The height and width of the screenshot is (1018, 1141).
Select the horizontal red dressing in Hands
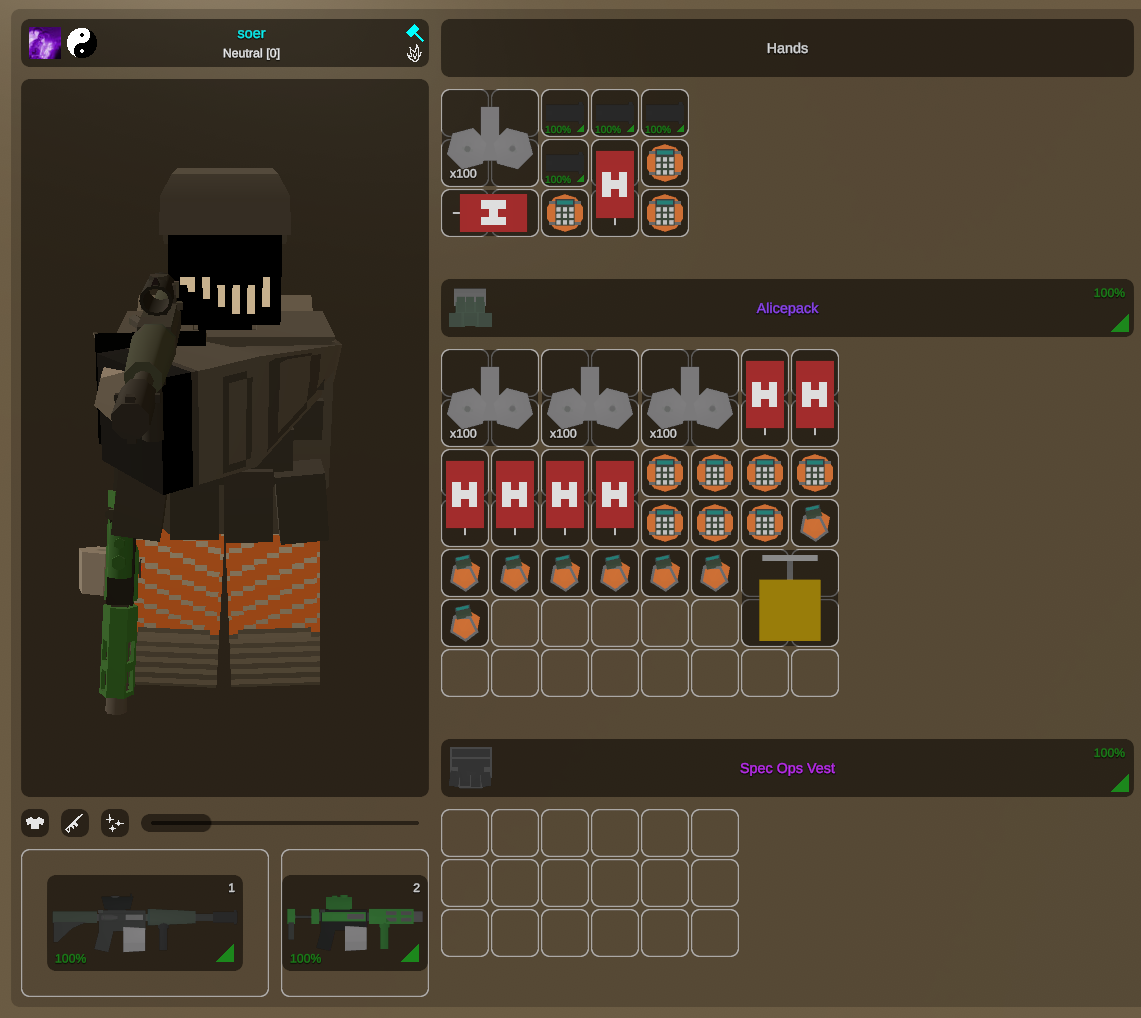coord(492,213)
